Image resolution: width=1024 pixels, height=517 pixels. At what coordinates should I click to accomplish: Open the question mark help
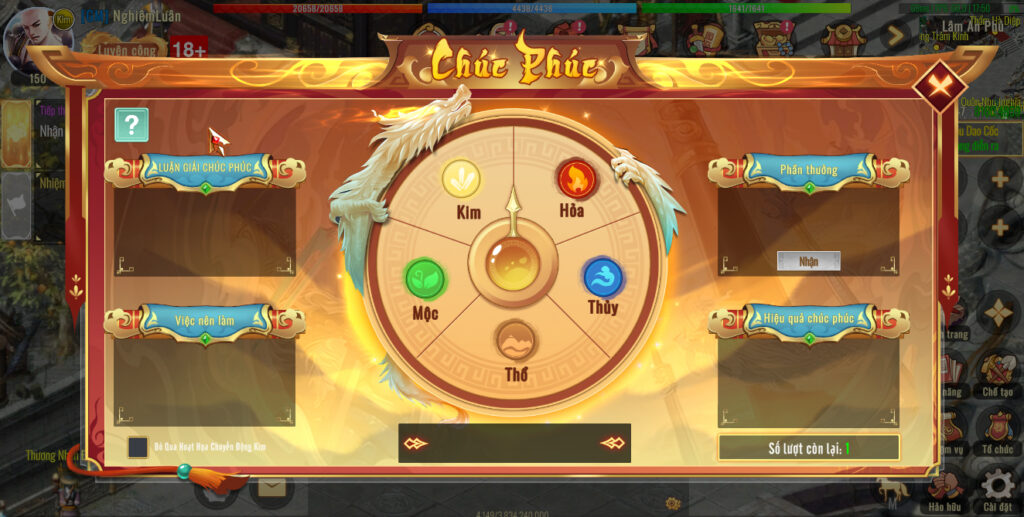[x=131, y=125]
